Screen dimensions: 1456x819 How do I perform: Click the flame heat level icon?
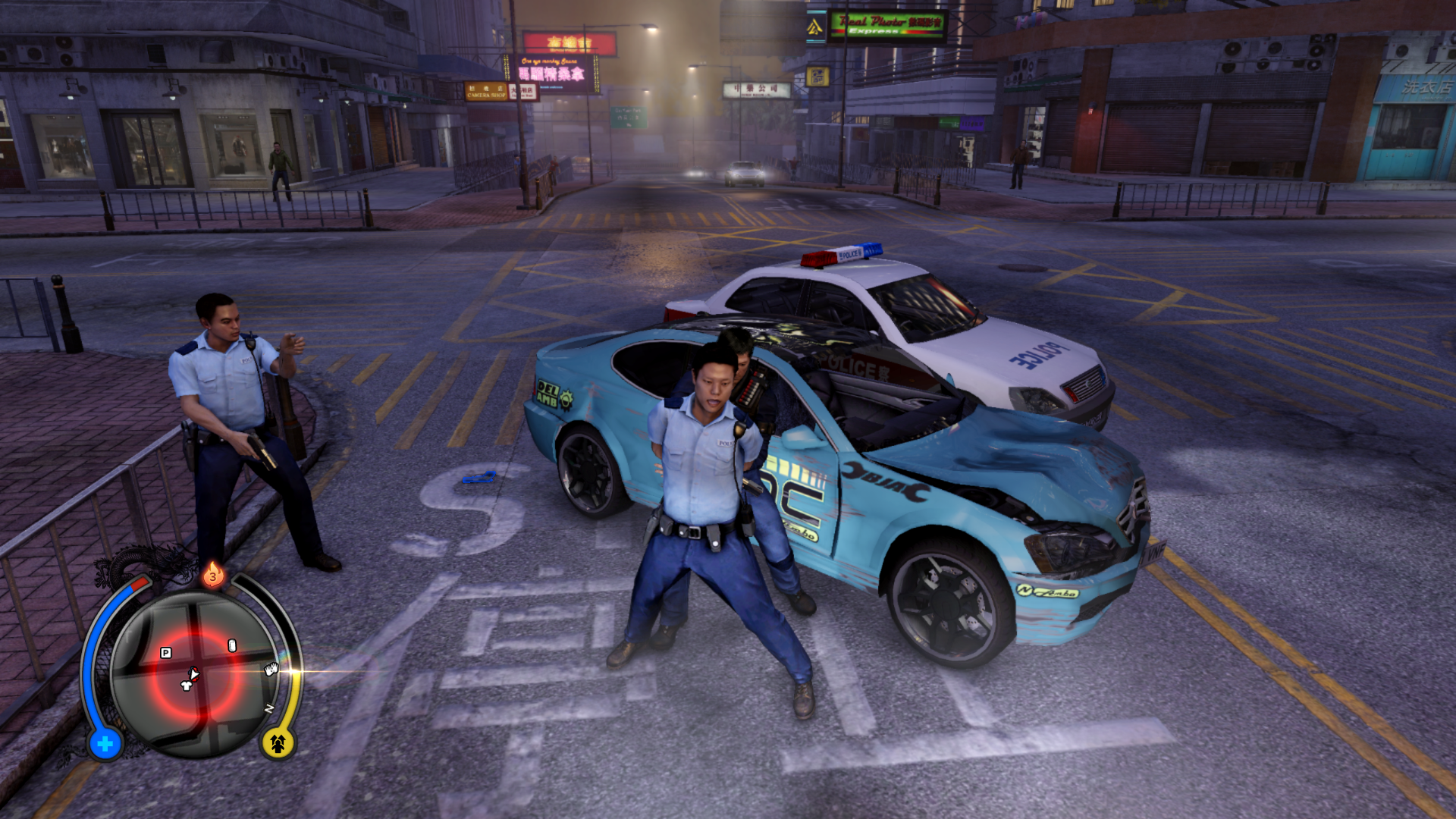pyautogui.click(x=213, y=575)
